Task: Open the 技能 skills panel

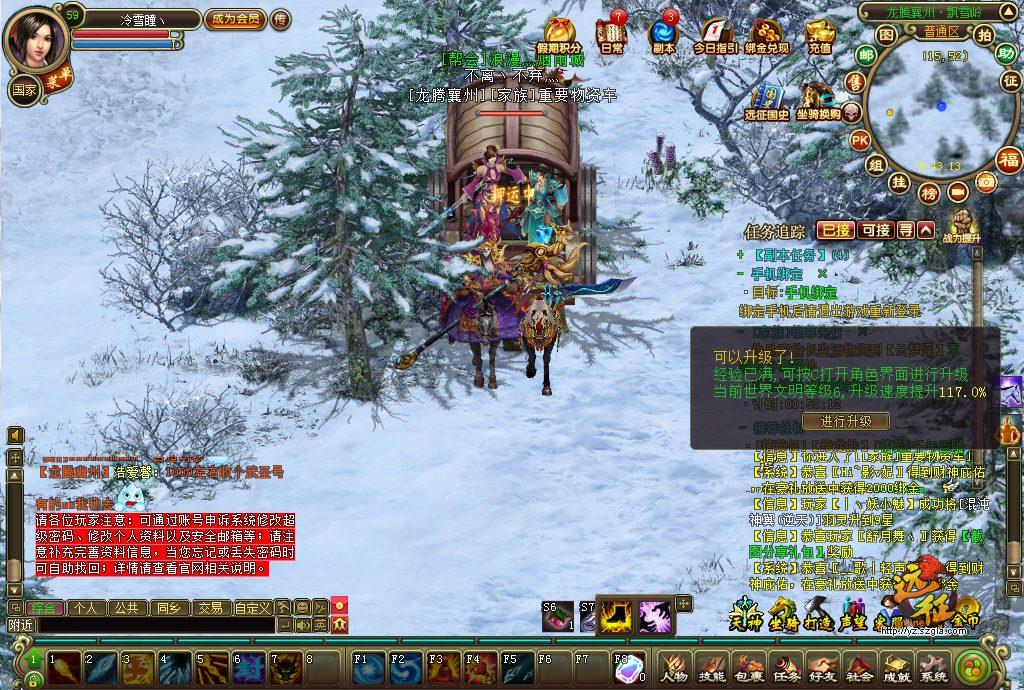Action: tap(712, 667)
